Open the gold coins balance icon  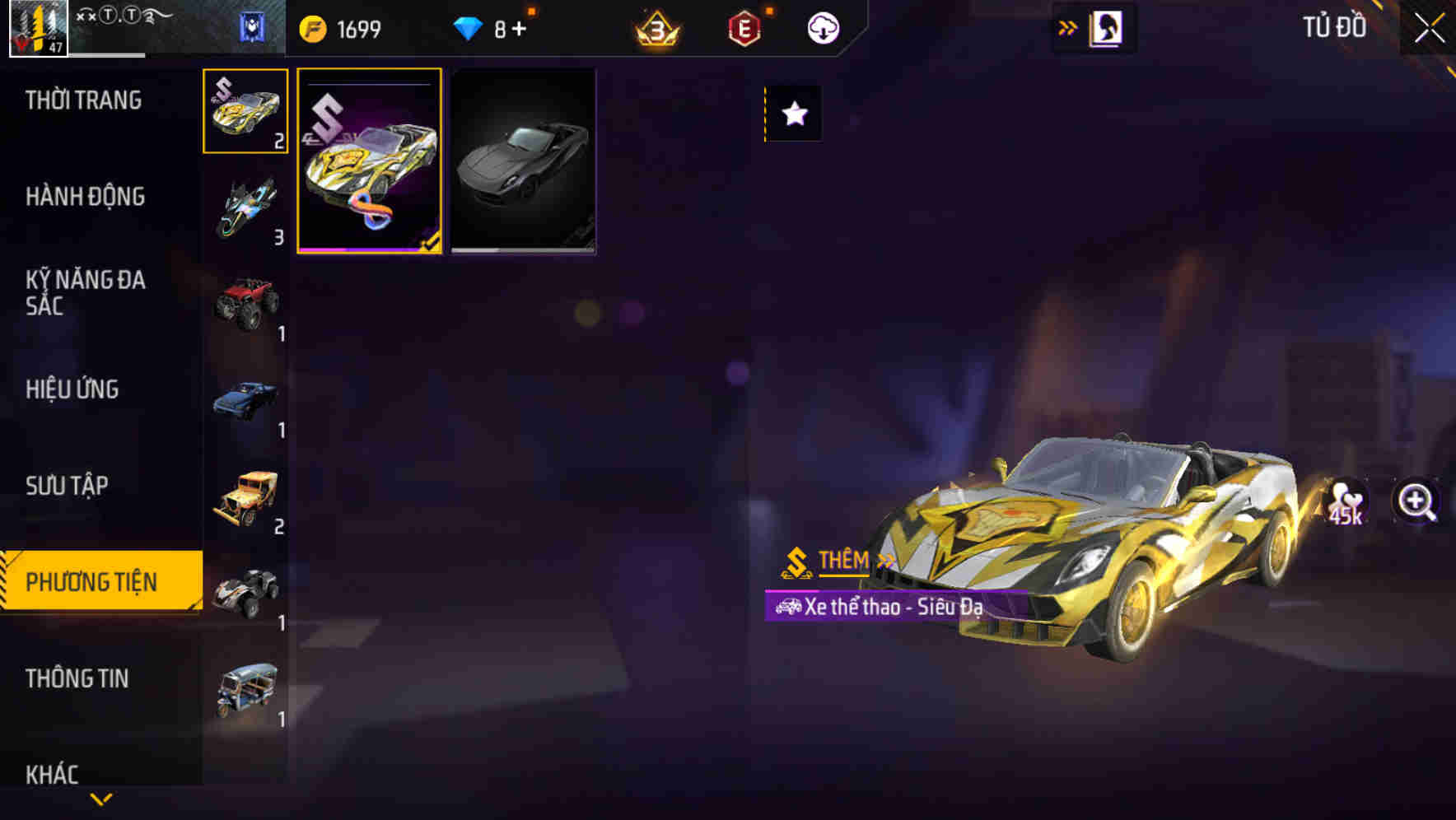[315, 27]
